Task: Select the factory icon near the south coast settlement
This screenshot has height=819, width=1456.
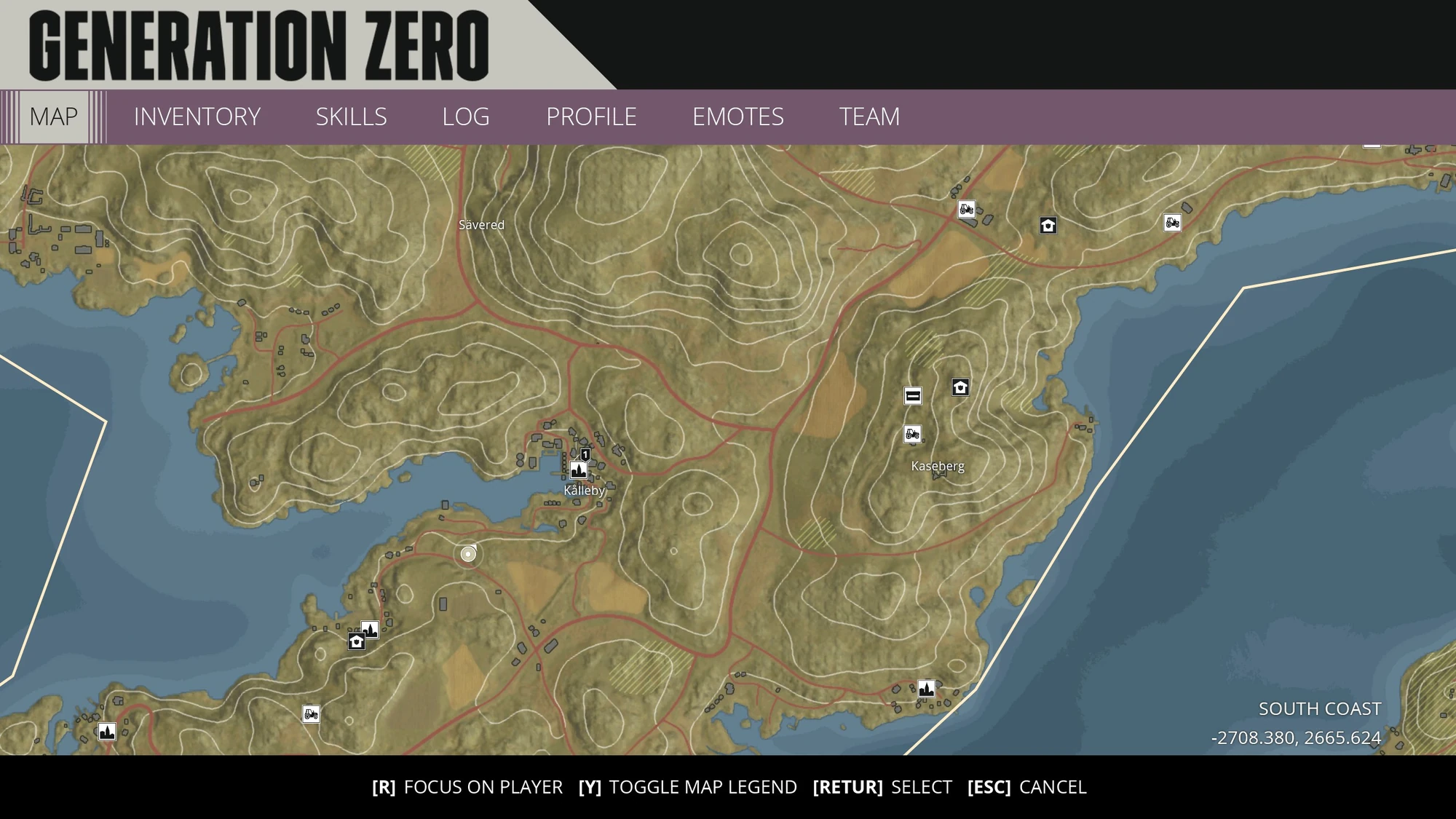Action: (x=926, y=687)
